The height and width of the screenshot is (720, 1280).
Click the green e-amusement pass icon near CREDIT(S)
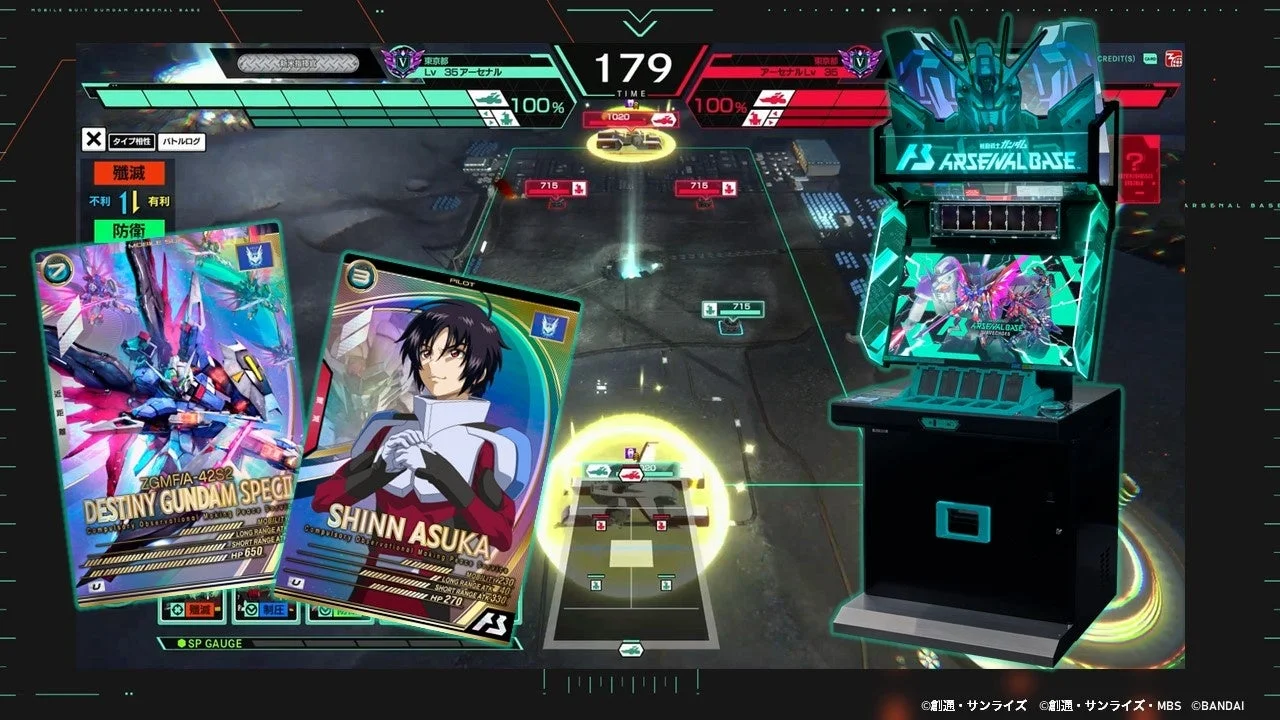point(1150,58)
